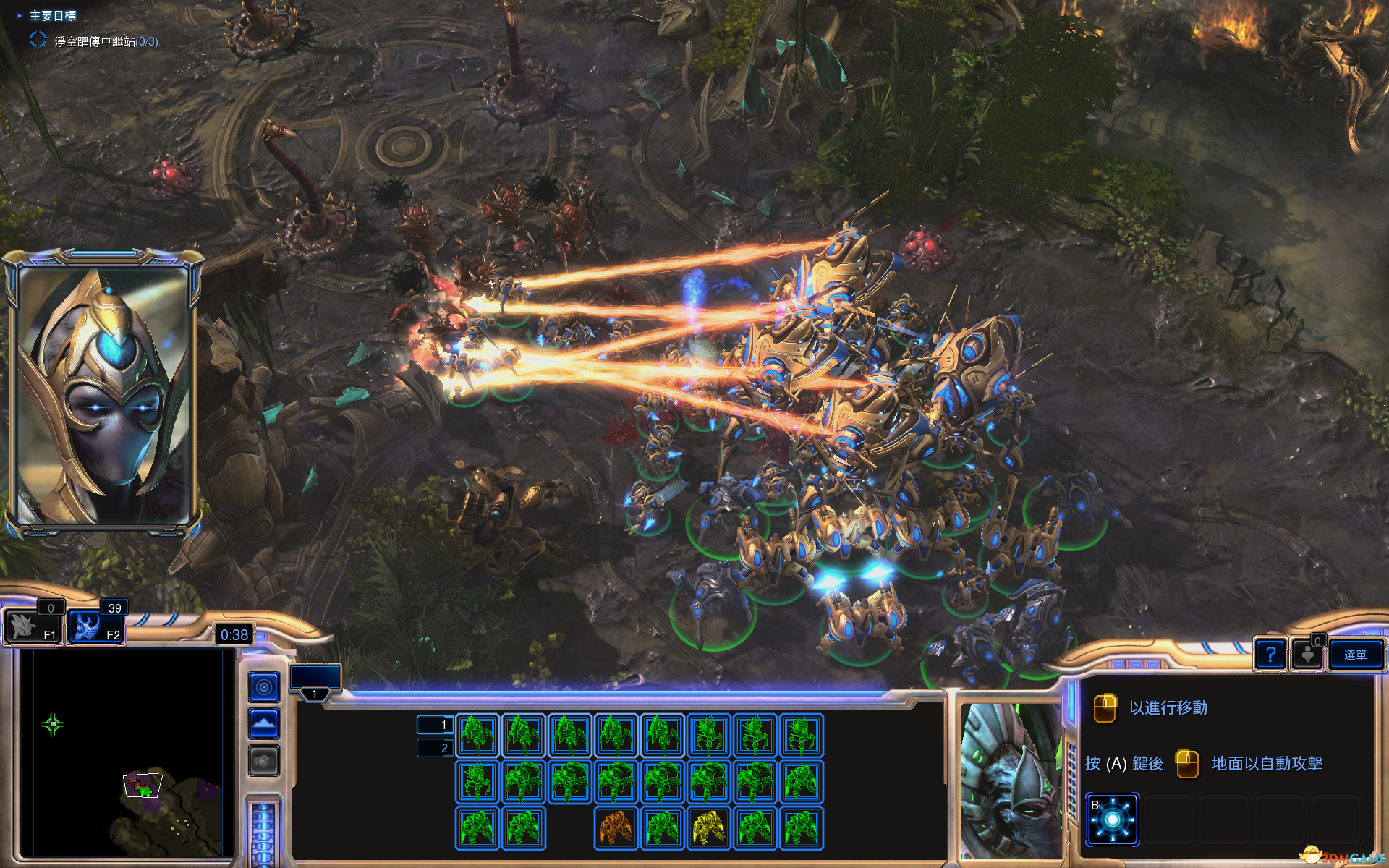The width and height of the screenshot is (1389, 868).
Task: Toggle the camera-follow circle button above the minimap
Action: [x=263, y=686]
